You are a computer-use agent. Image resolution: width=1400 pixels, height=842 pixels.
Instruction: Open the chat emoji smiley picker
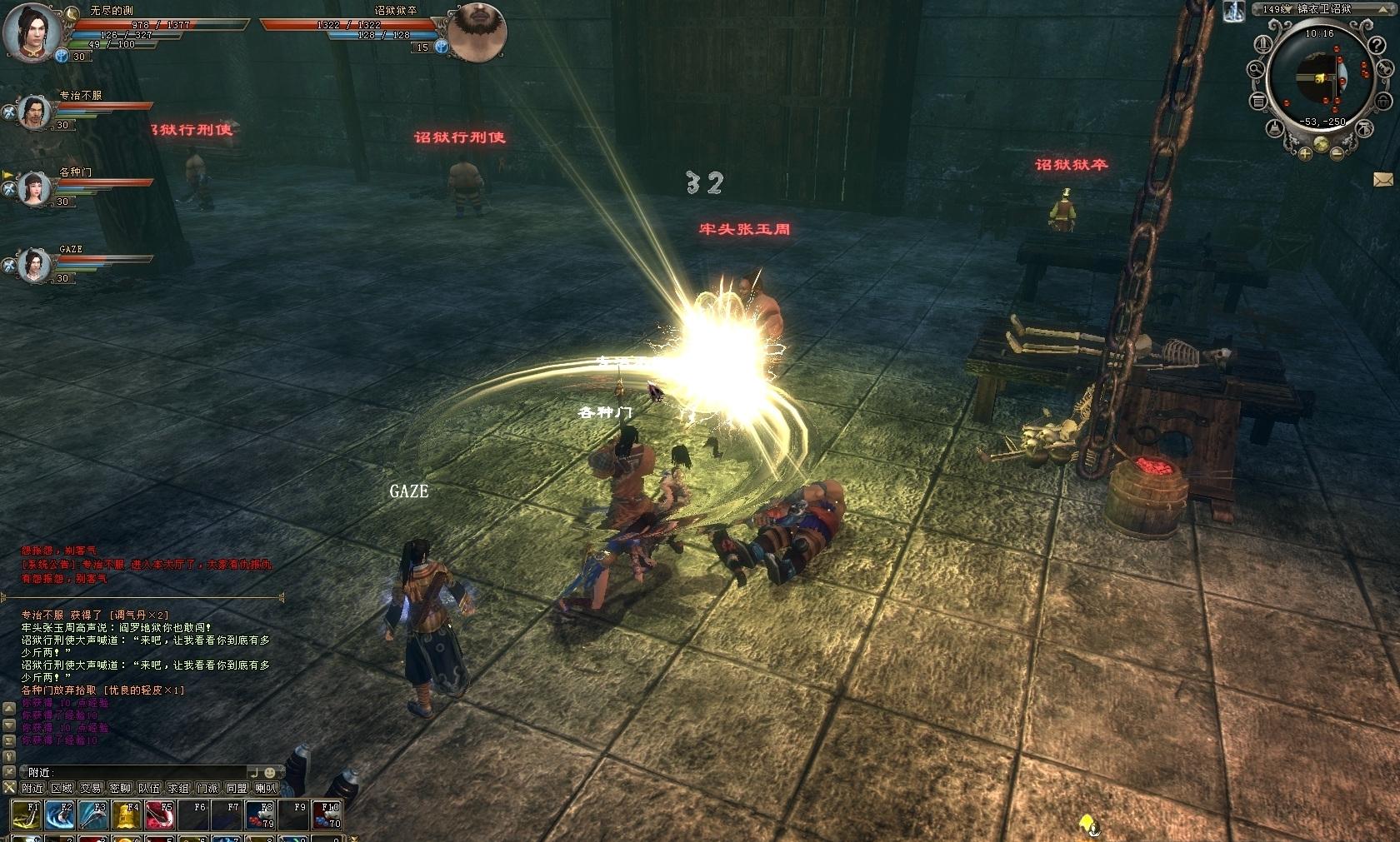(269, 773)
